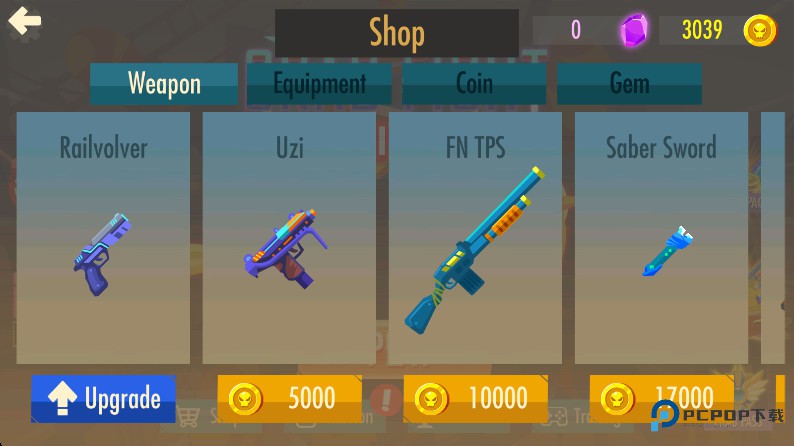Tap the purple gem currency icon
This screenshot has width=794, height=446.
click(633, 31)
